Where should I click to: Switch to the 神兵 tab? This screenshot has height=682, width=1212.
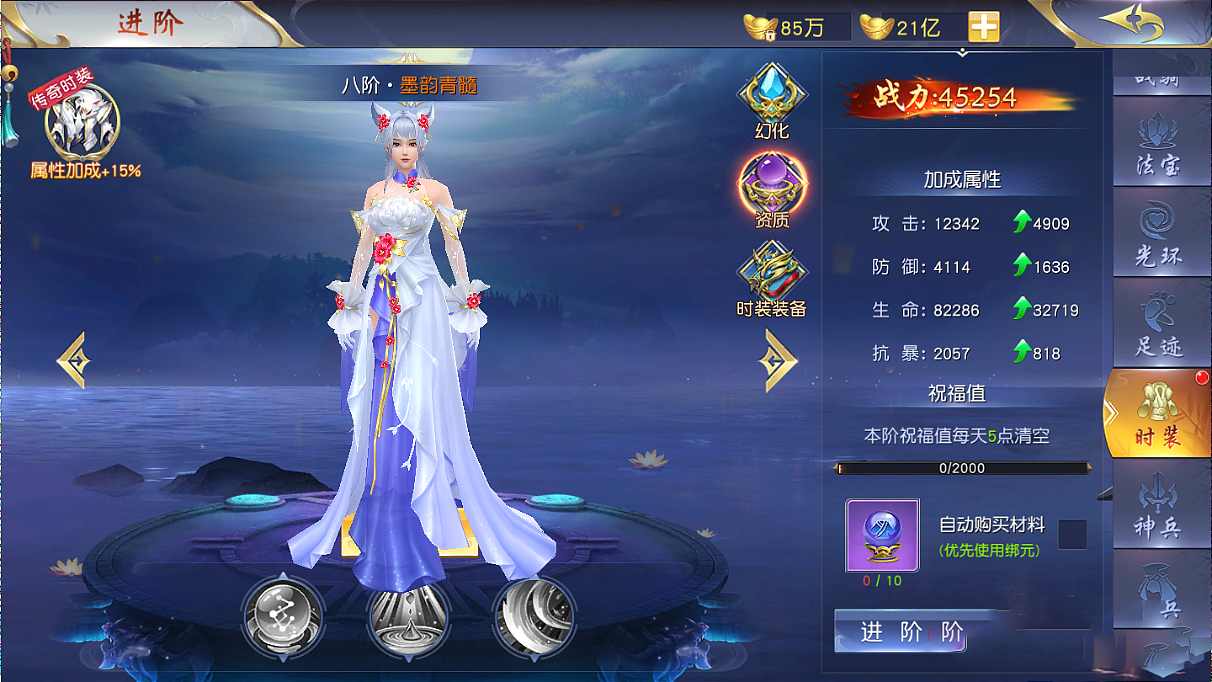pos(1158,508)
